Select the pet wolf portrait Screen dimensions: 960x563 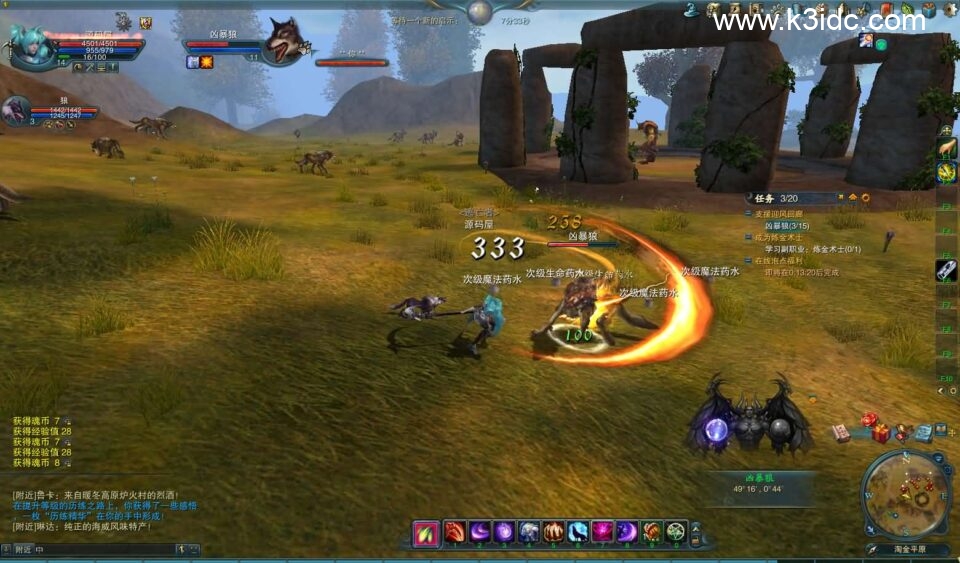17,110
